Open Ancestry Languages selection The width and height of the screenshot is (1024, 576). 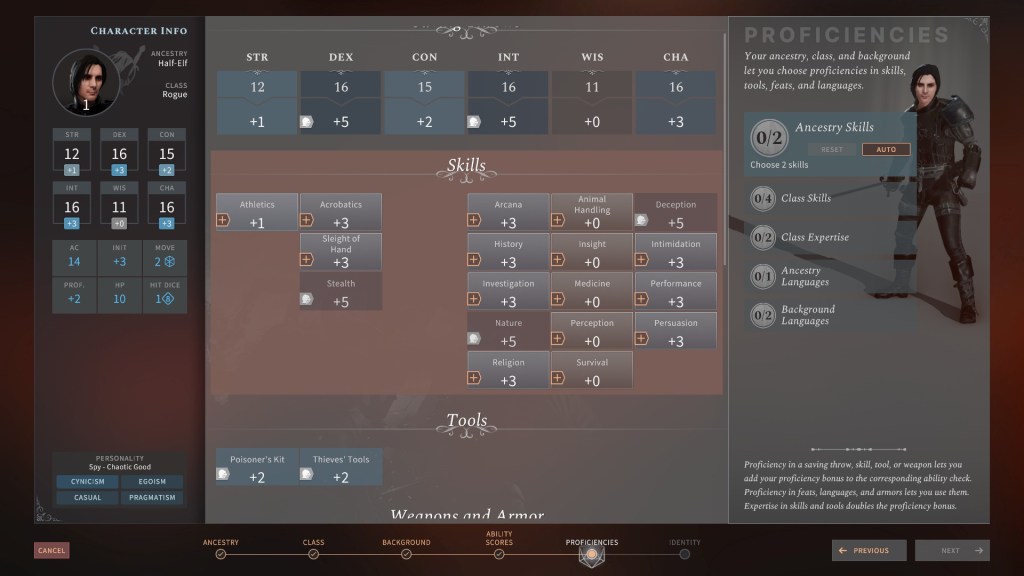click(x=803, y=276)
